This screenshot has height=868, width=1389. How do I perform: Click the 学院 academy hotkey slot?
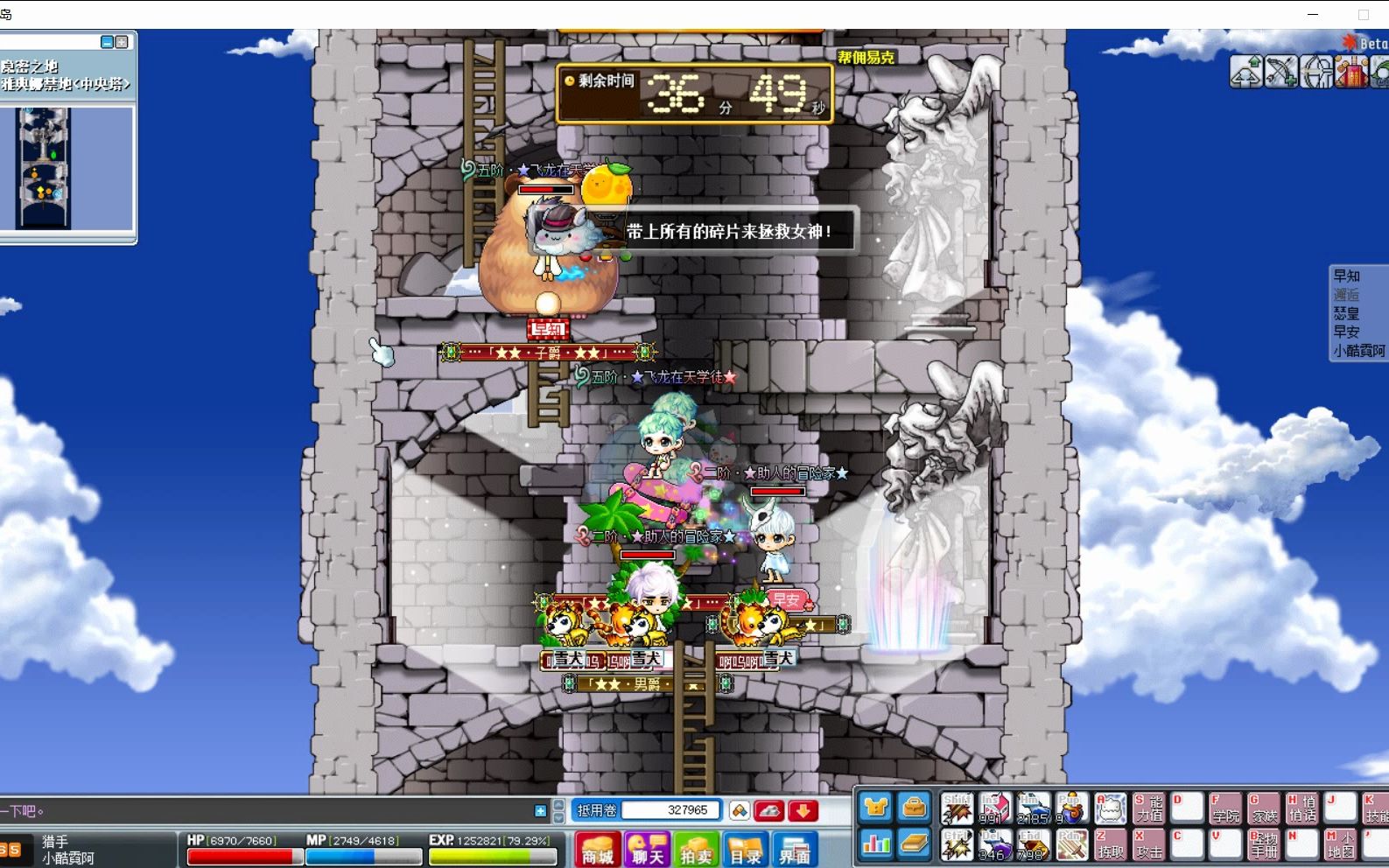1224,808
